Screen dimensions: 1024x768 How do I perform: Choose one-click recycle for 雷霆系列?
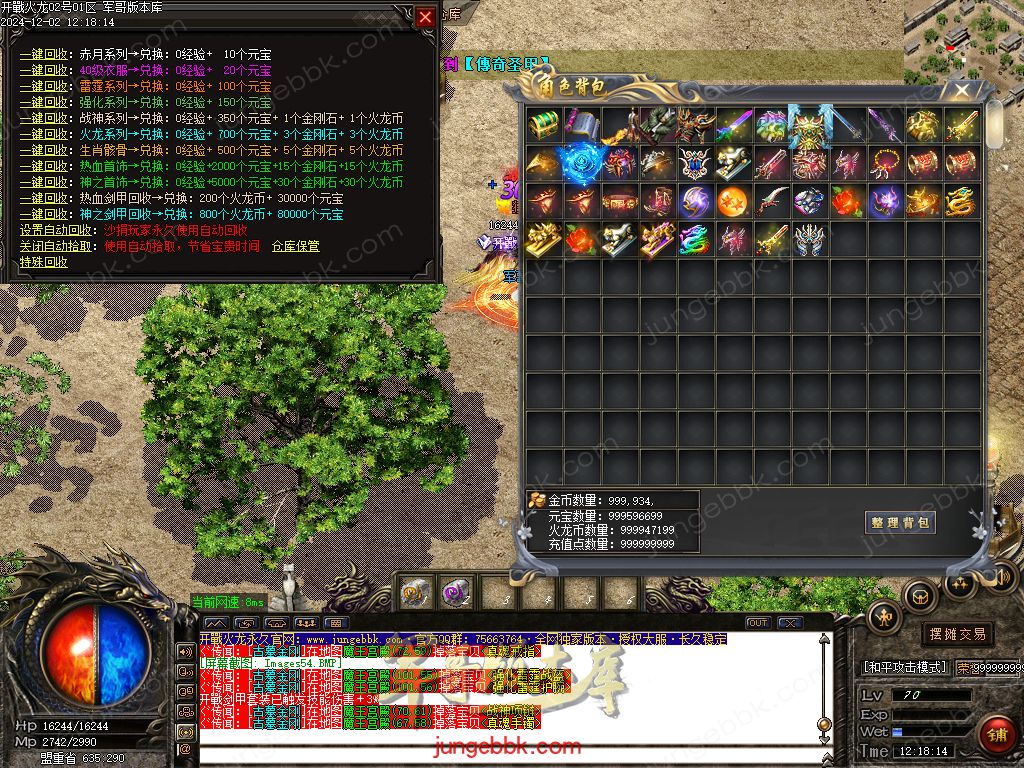coord(44,87)
